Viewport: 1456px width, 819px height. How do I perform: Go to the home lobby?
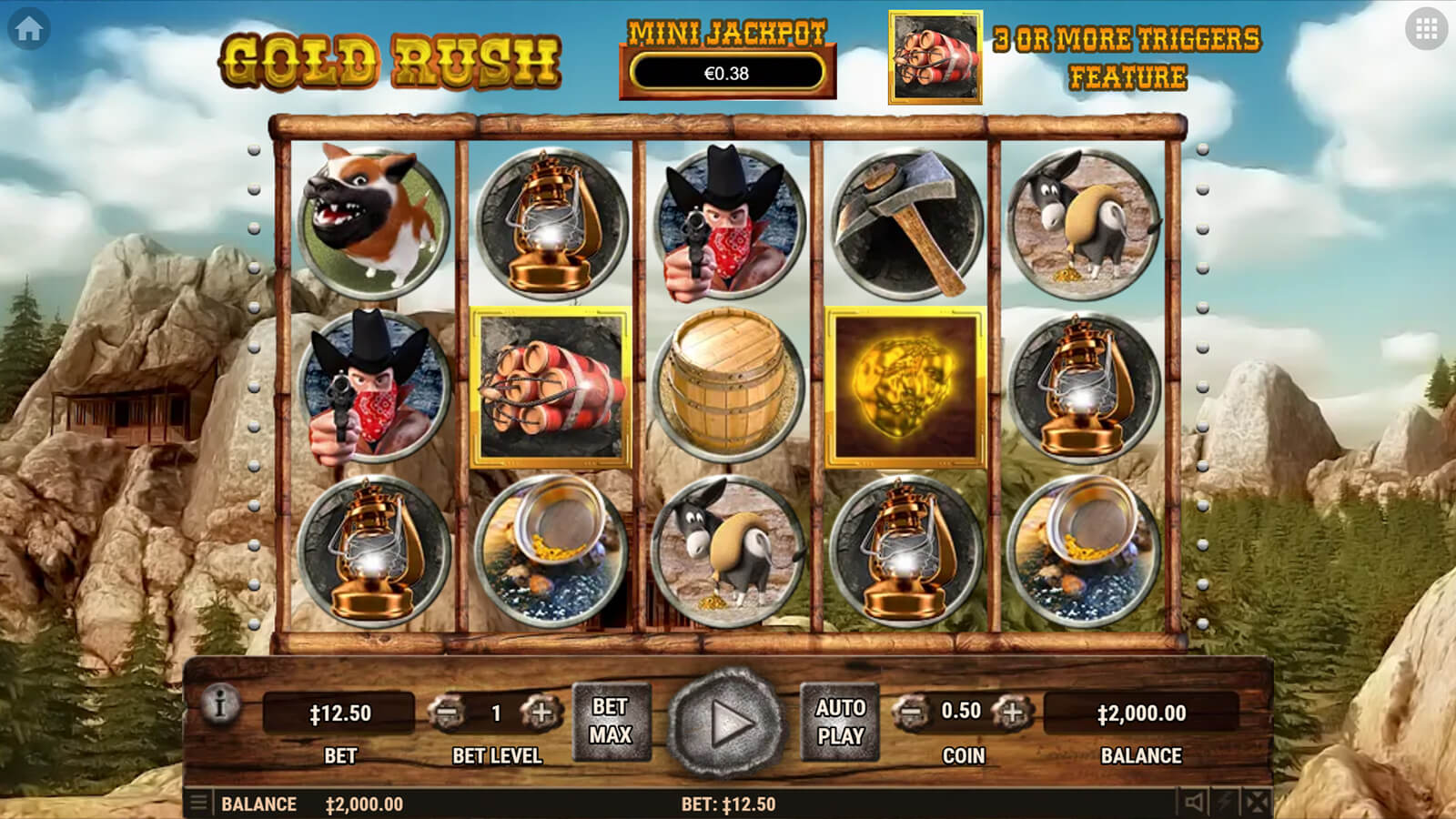click(28, 29)
